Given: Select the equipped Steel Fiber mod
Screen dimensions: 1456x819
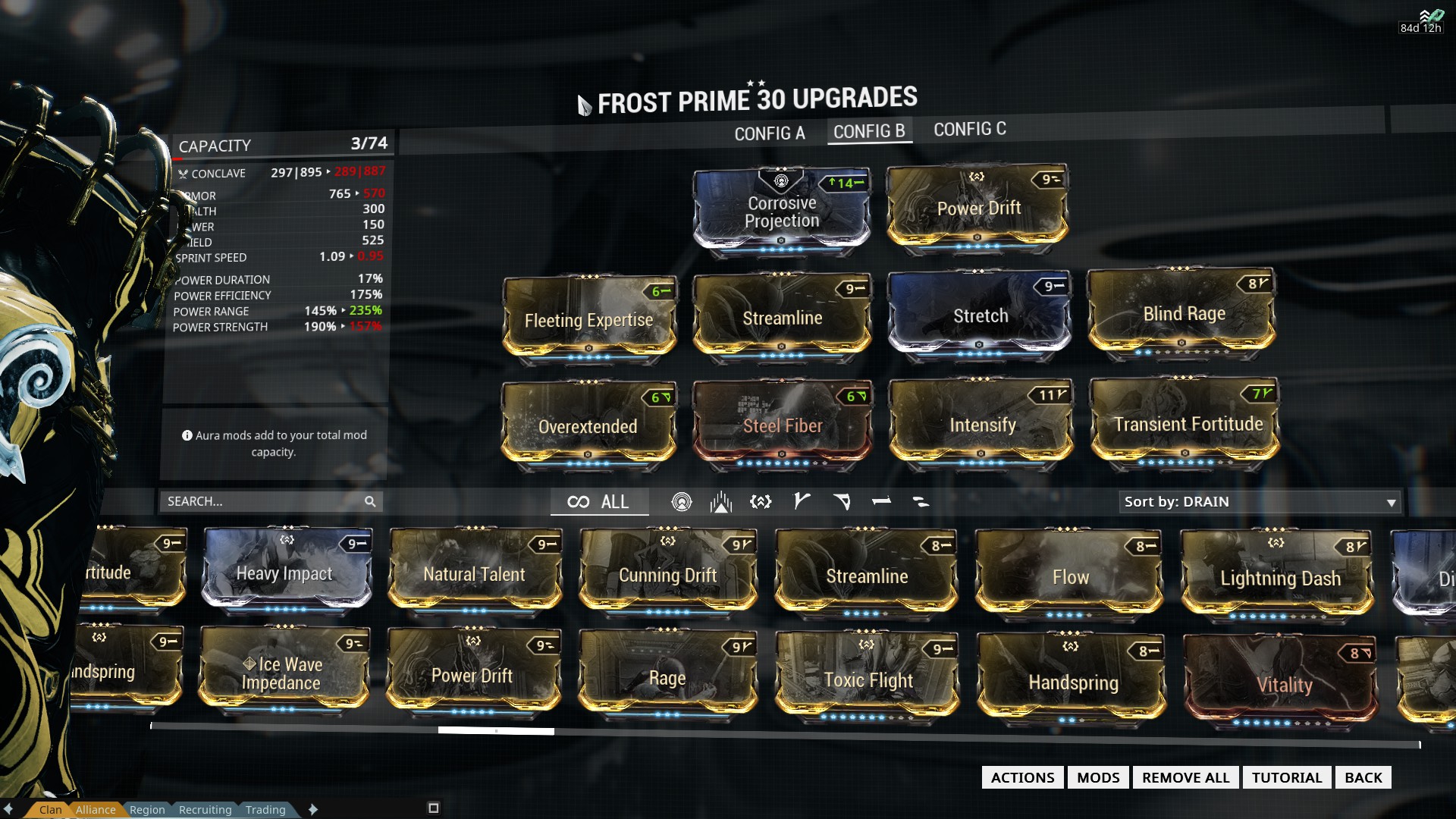Looking at the screenshot, I should pyautogui.click(x=782, y=425).
